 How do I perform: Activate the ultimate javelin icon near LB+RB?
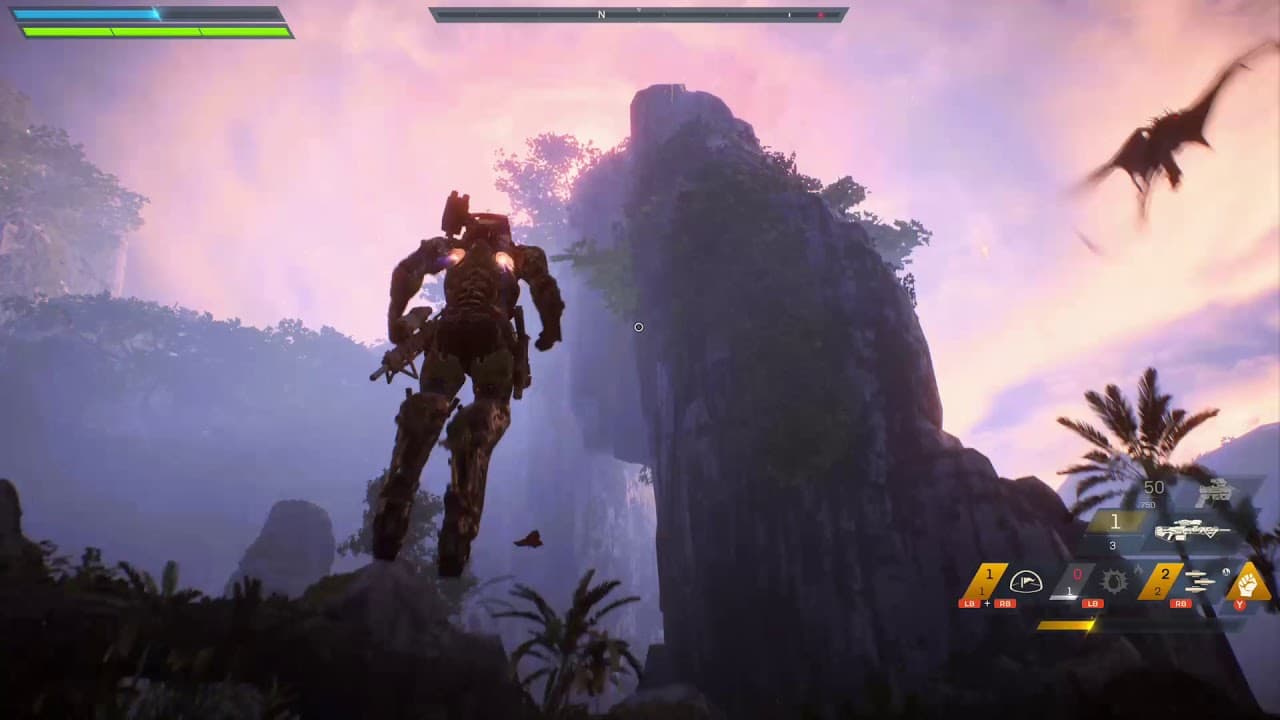click(1025, 581)
